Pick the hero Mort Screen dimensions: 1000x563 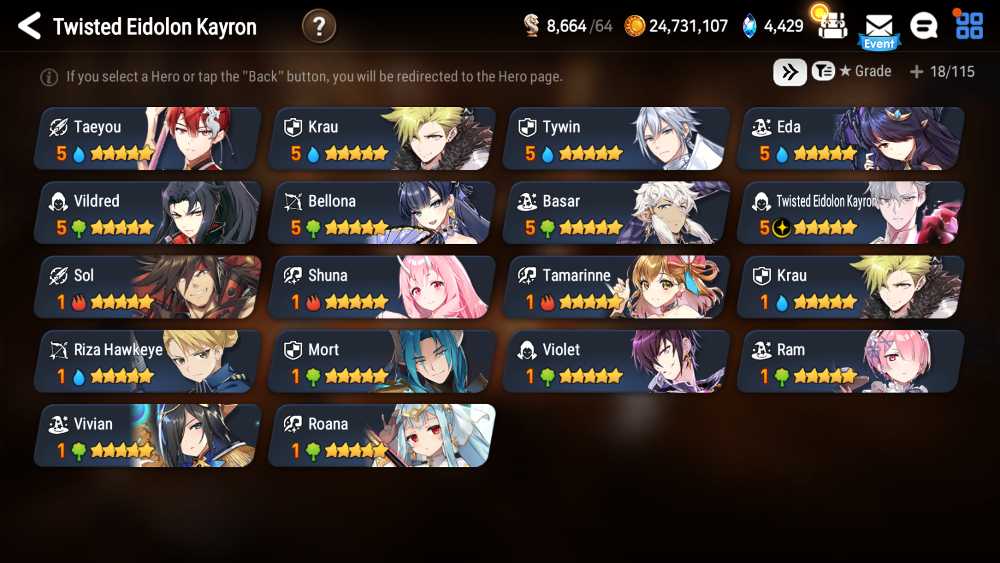[382, 361]
